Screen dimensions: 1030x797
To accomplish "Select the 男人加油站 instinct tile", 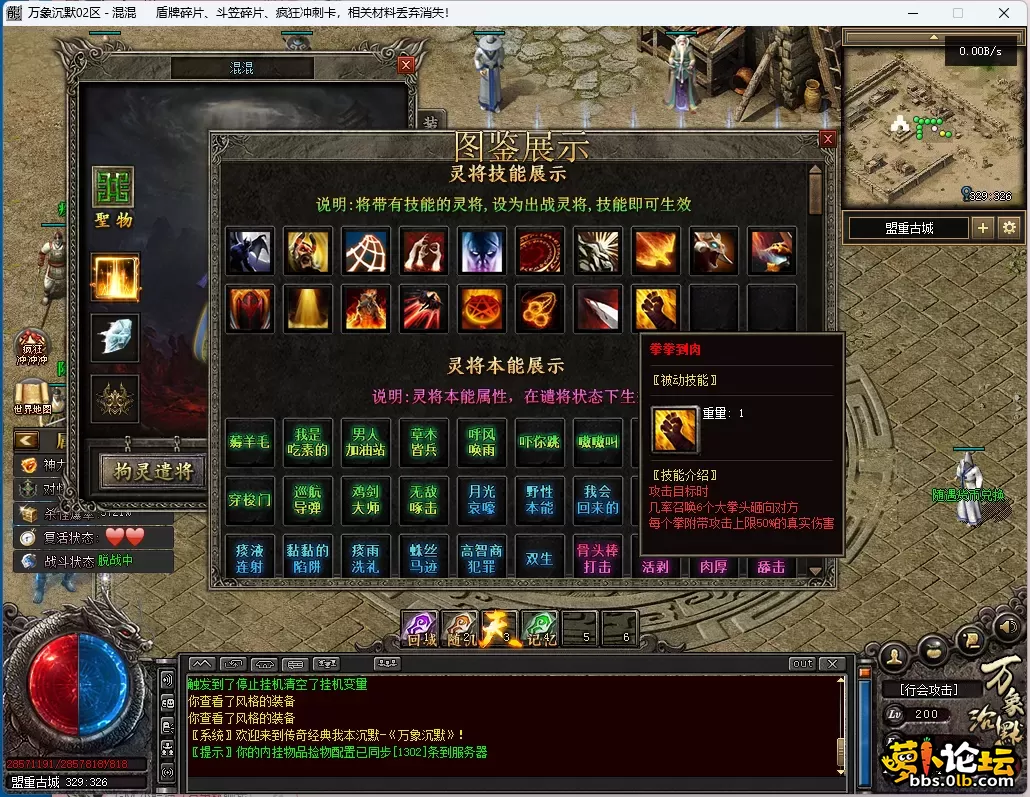I will click(x=366, y=442).
